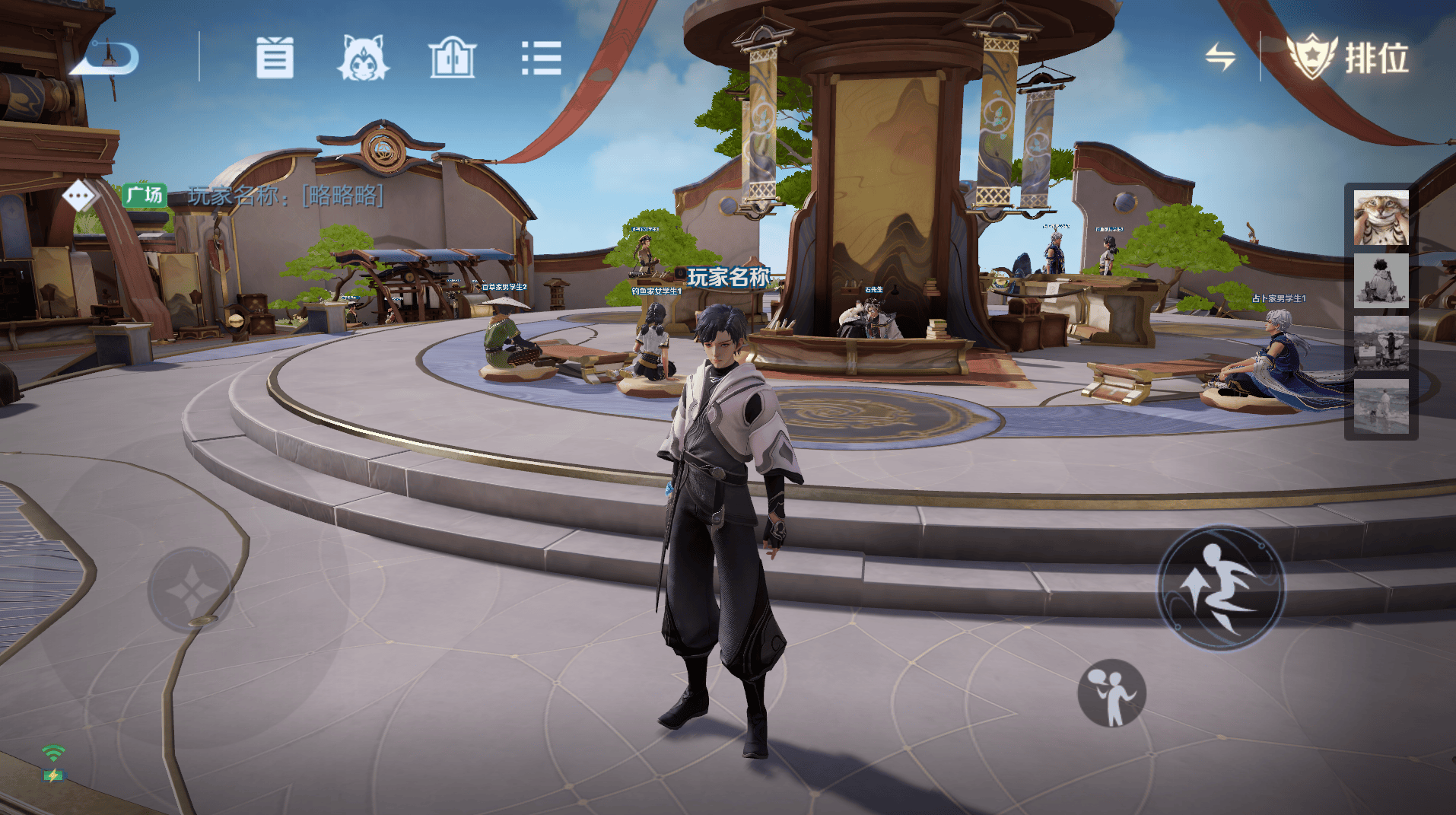Tap the back arrow icon
Screen dimensions: 1456x815
105,58
